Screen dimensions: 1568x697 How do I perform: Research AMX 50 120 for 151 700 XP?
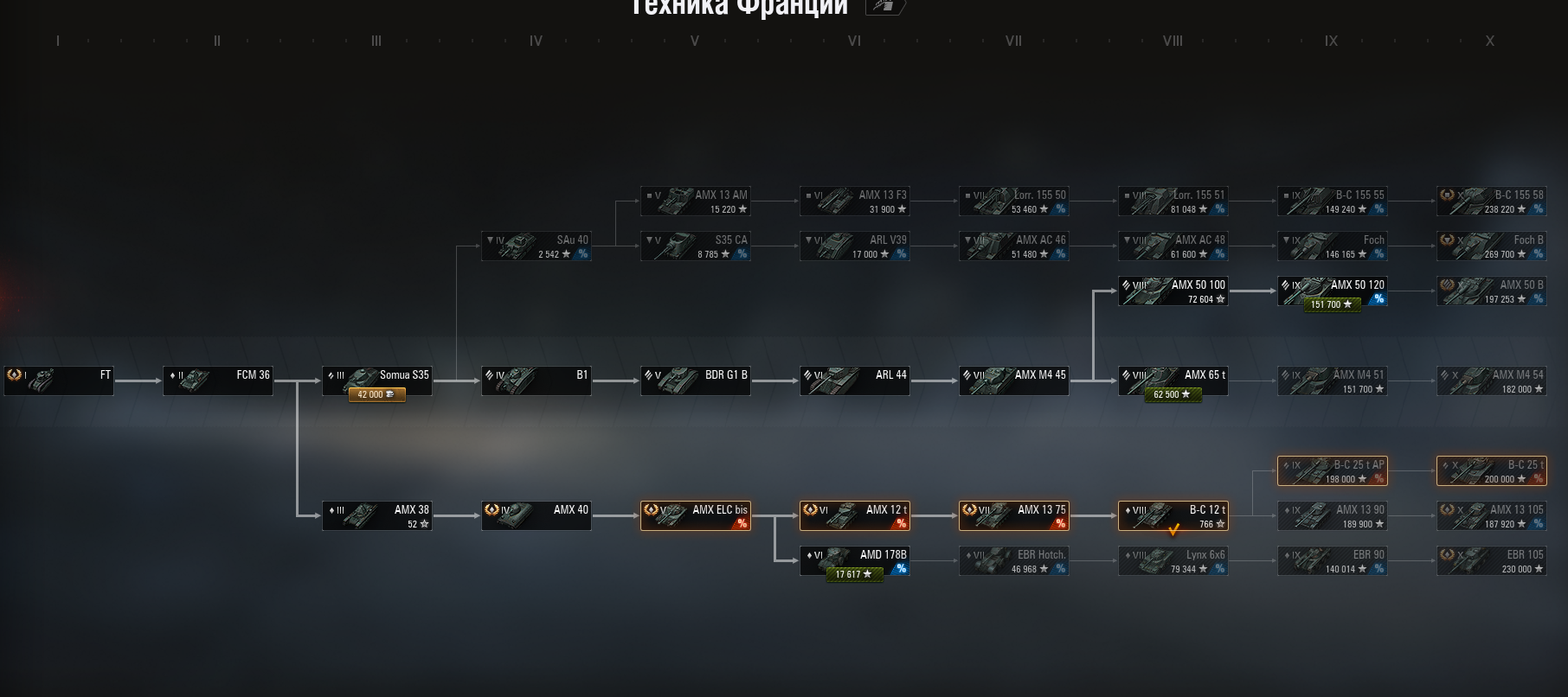1332,304
